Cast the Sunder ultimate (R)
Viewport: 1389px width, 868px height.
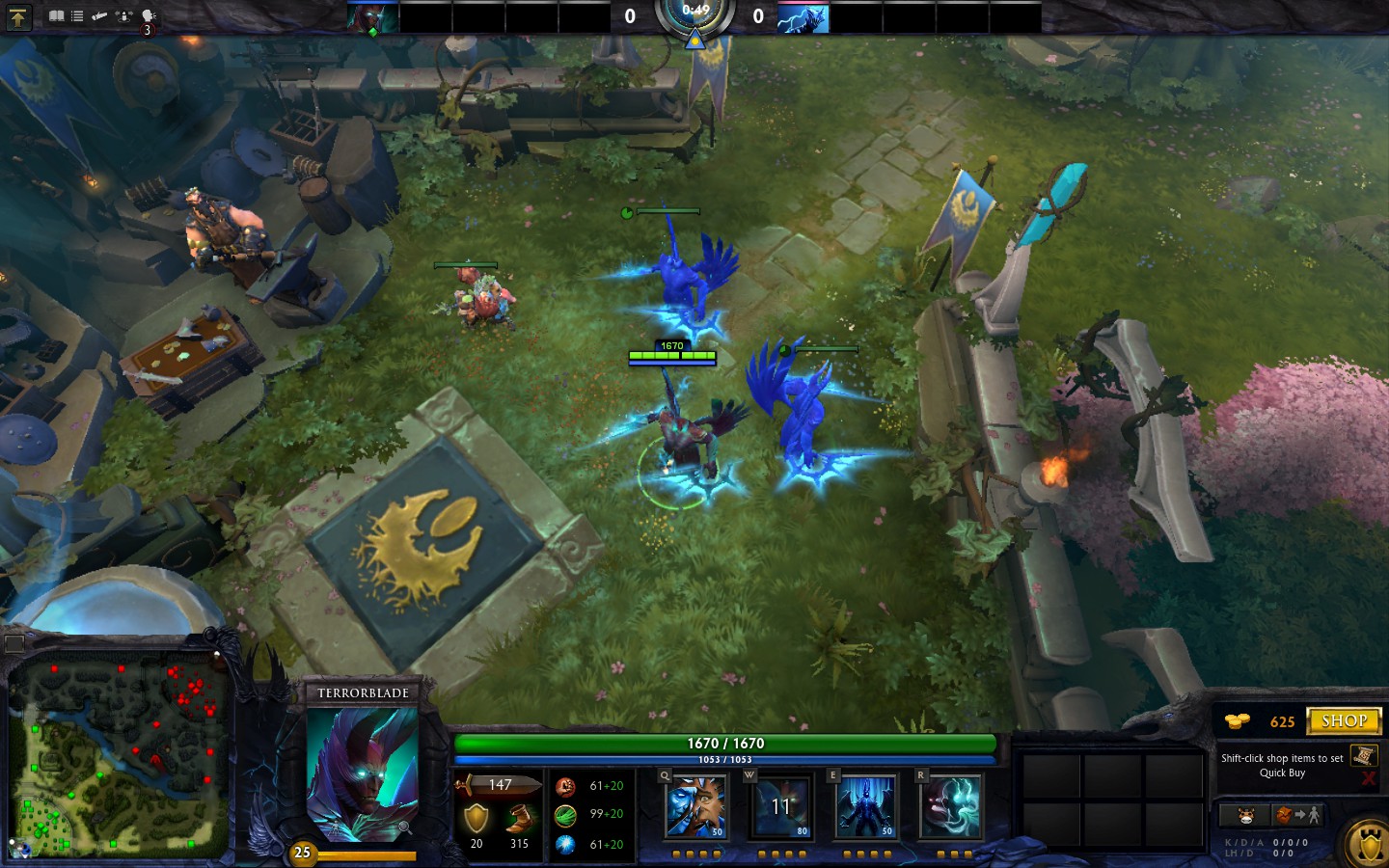949,808
